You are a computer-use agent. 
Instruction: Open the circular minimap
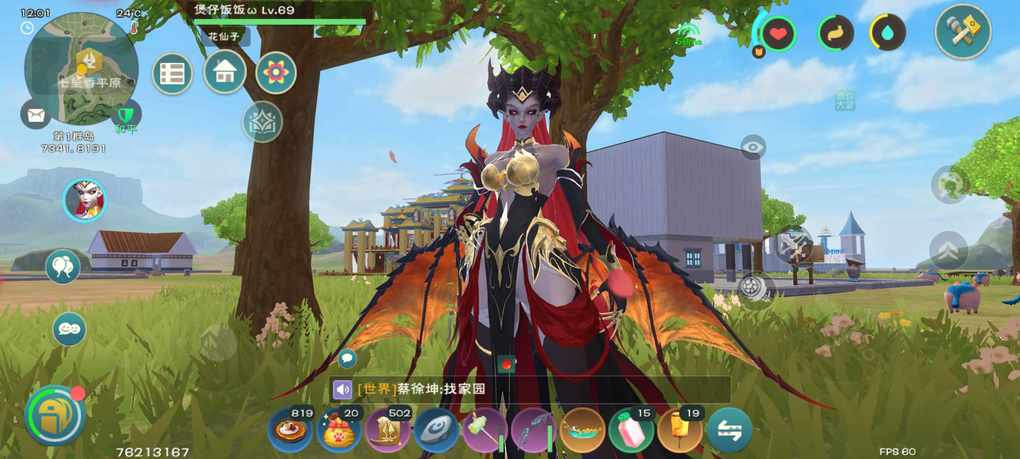click(x=80, y=66)
